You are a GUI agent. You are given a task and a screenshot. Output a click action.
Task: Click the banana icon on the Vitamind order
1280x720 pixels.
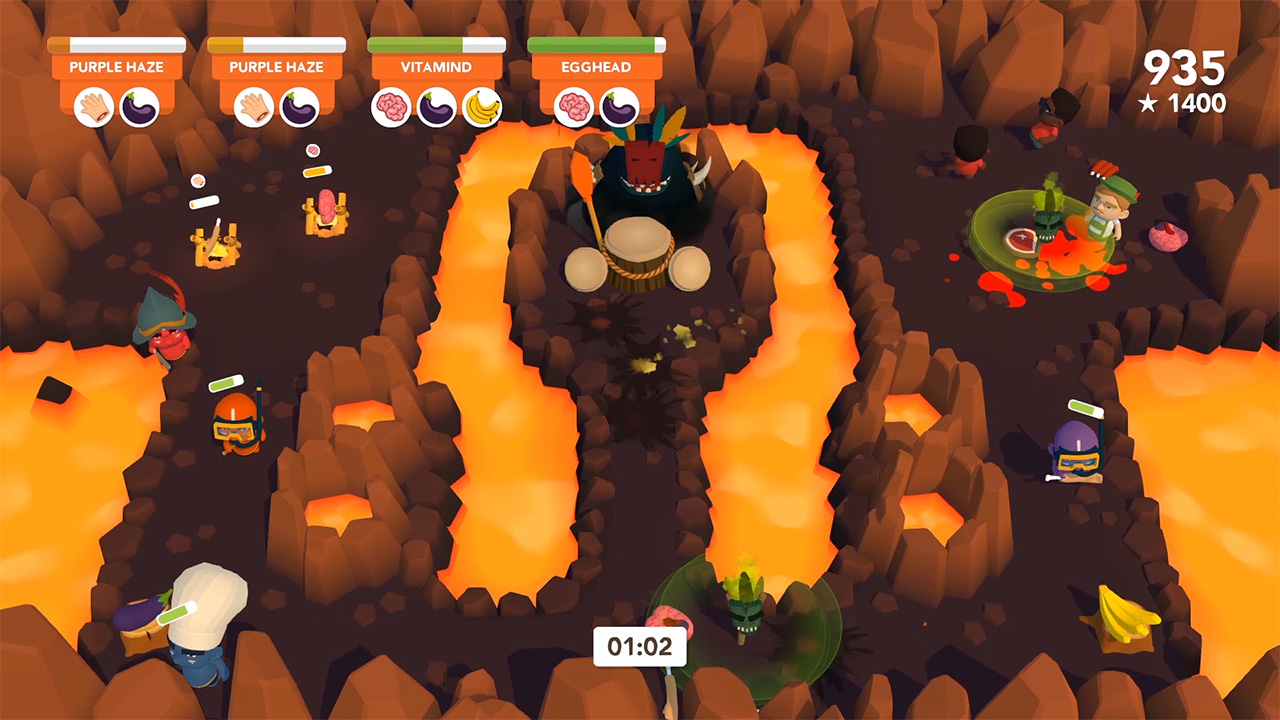pyautogui.click(x=482, y=107)
